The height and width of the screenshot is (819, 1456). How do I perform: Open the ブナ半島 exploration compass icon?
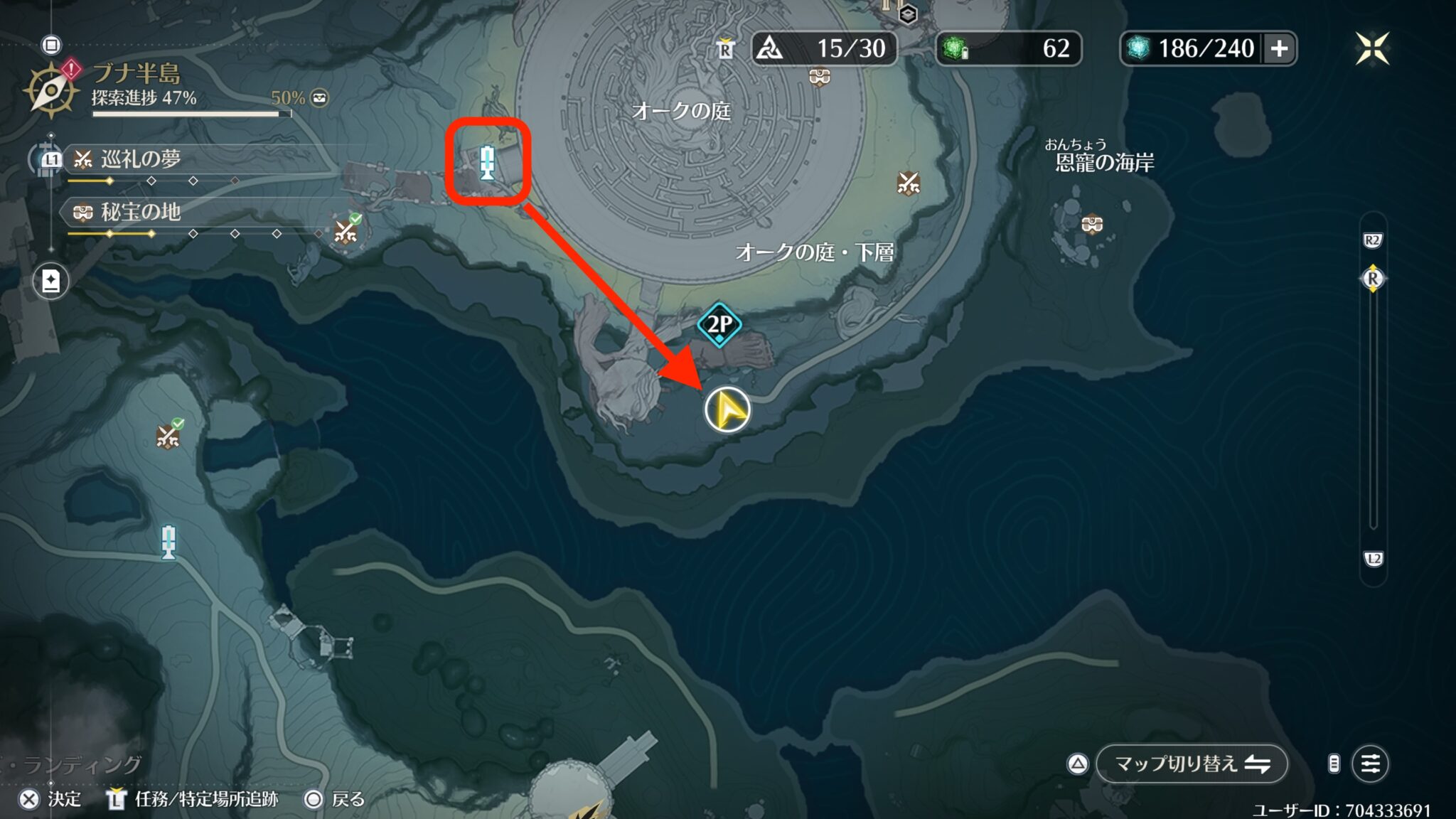[51, 90]
